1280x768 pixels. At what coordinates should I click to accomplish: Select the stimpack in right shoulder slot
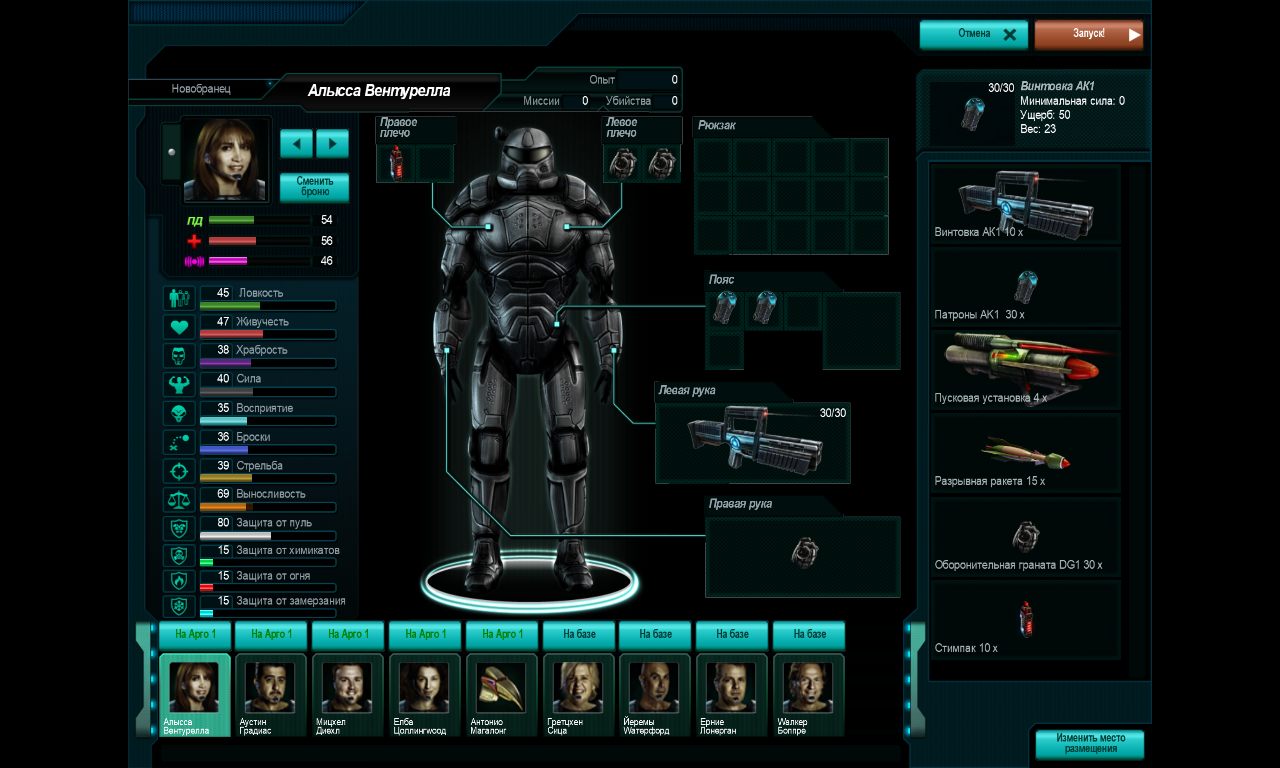396,163
